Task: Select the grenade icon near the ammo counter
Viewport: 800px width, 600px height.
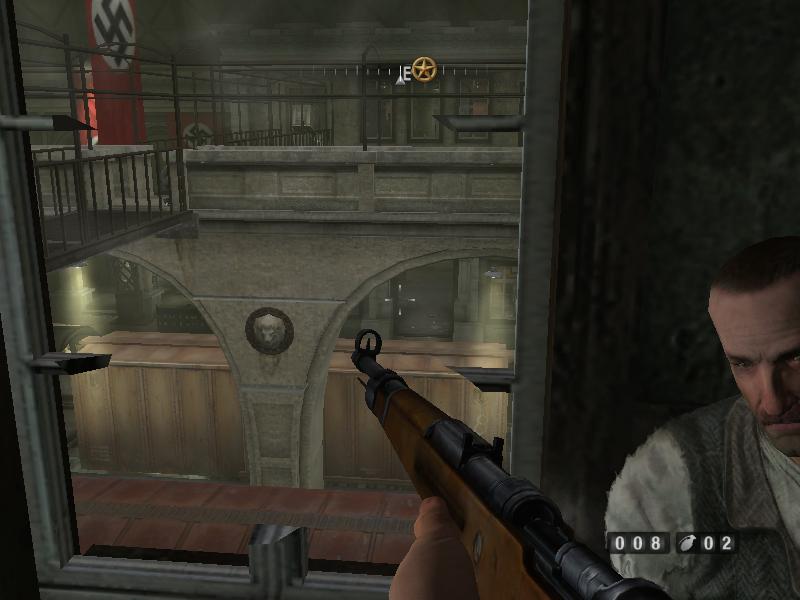Action: (x=689, y=544)
